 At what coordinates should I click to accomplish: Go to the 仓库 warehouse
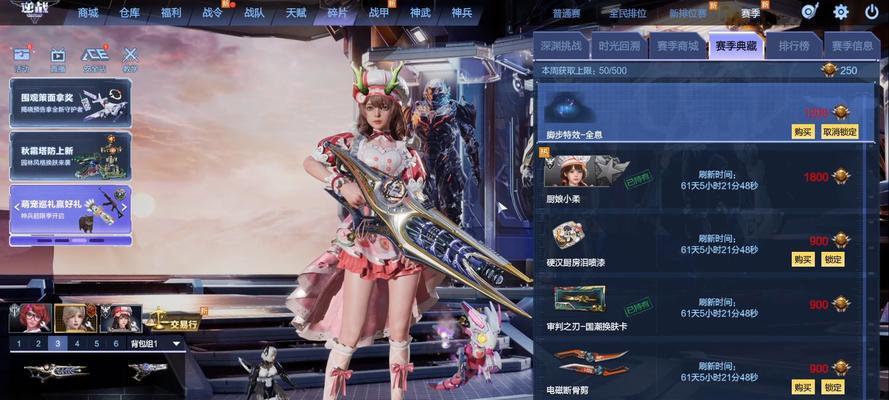(130, 13)
